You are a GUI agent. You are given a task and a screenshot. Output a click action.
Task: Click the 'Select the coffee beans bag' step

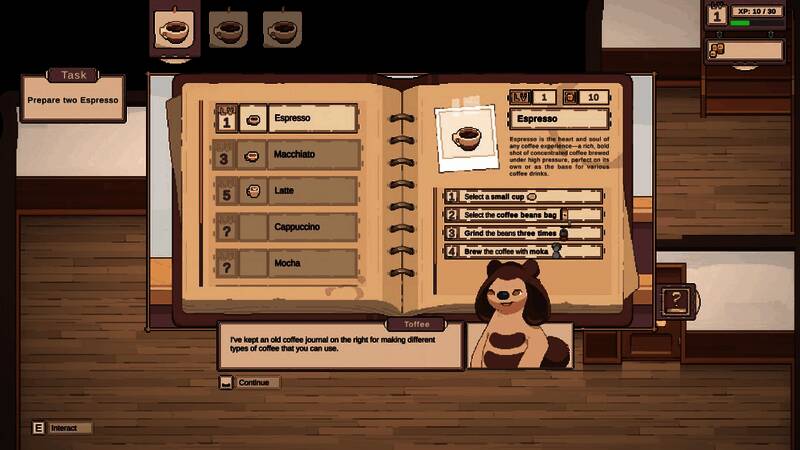tap(524, 215)
